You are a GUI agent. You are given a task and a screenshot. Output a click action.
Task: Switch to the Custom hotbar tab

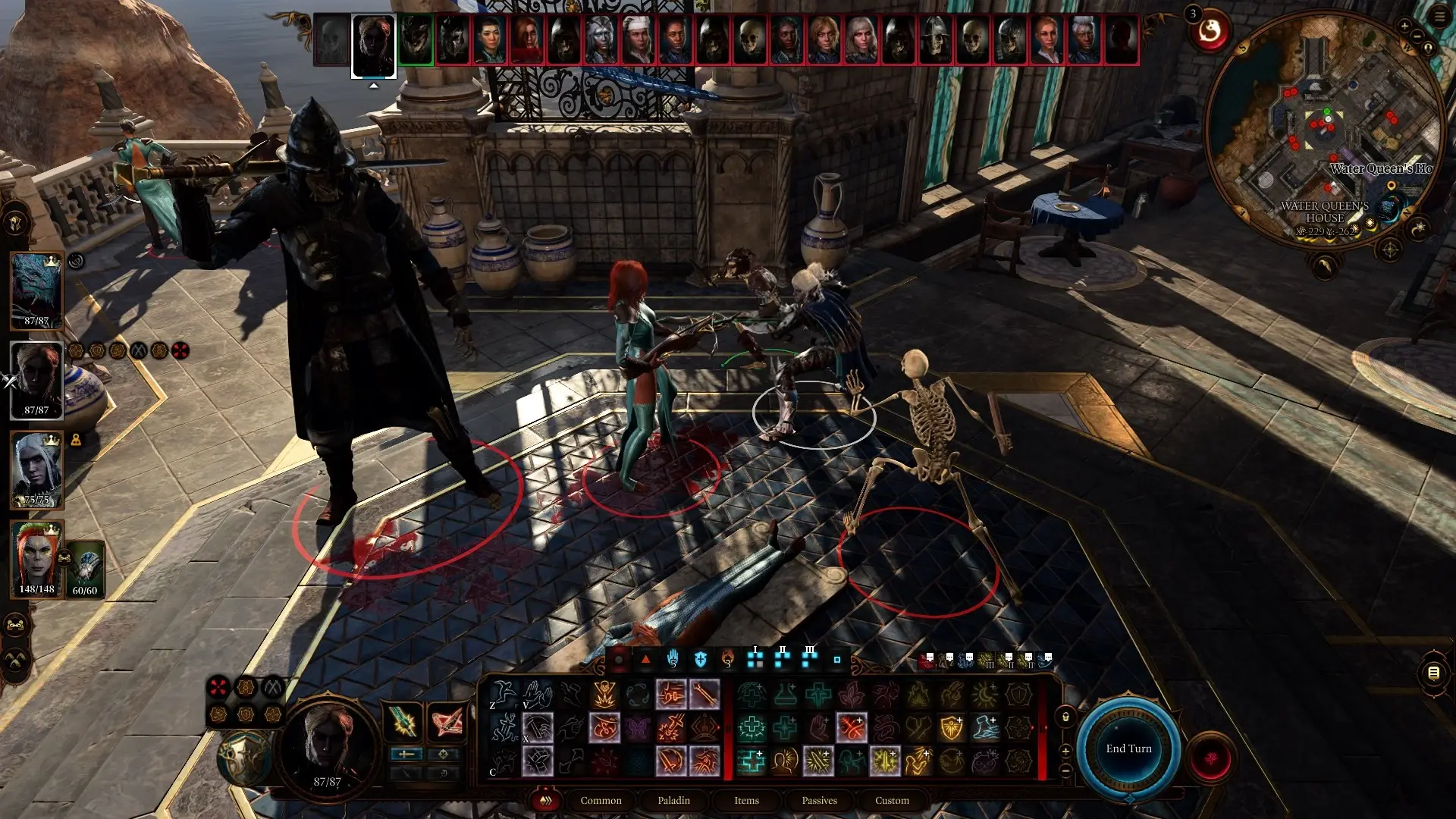[x=892, y=800]
